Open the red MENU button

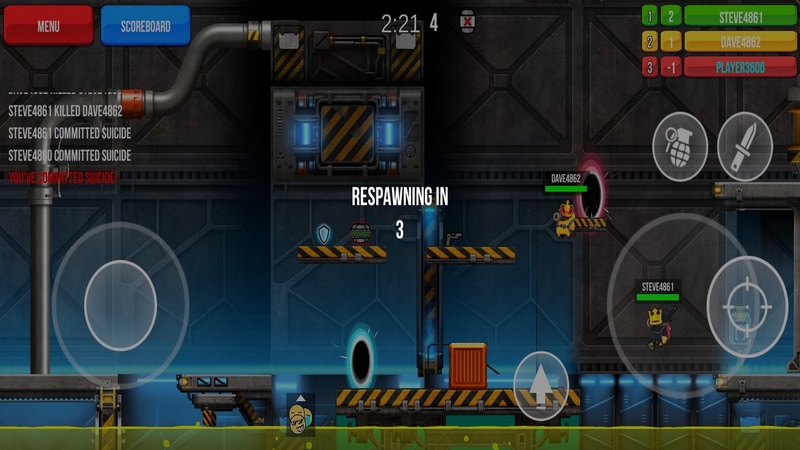(48, 26)
